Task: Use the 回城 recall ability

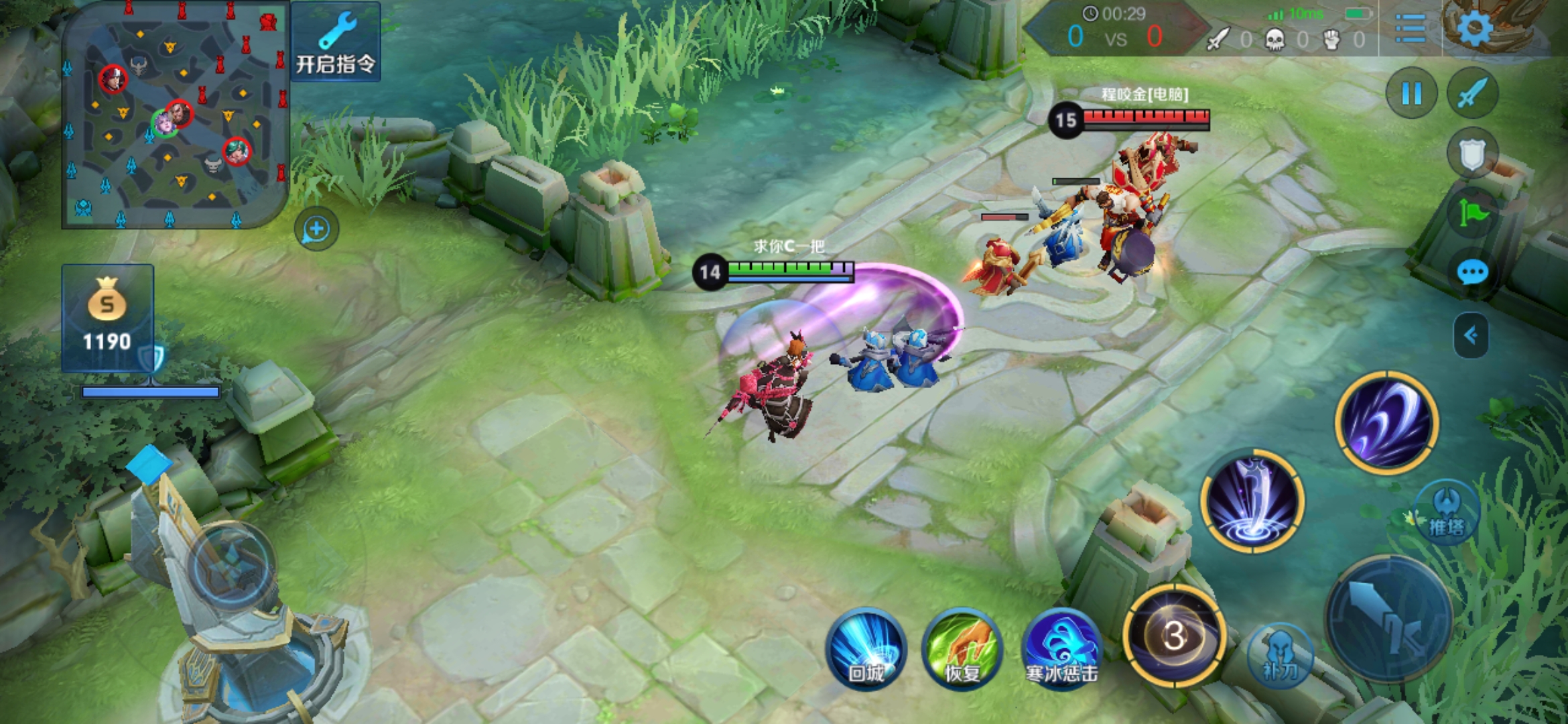Action: click(x=866, y=649)
